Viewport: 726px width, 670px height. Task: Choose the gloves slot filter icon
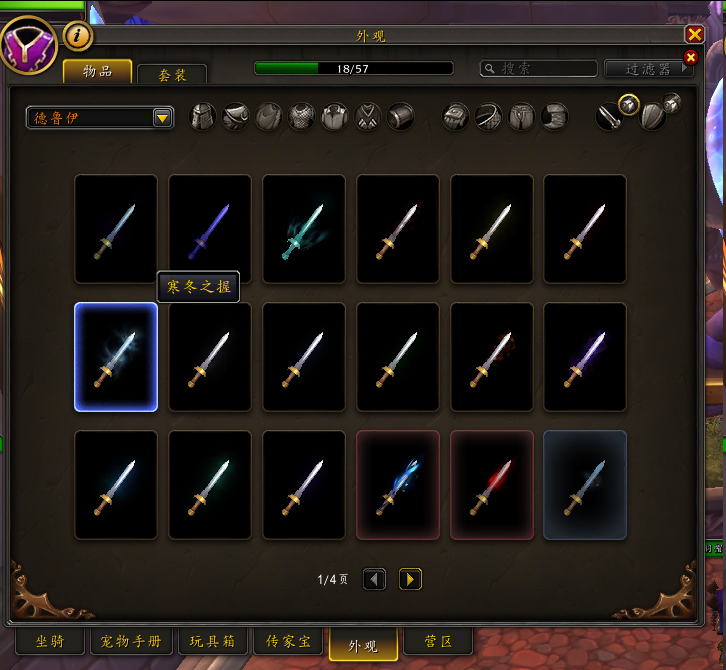click(x=456, y=117)
